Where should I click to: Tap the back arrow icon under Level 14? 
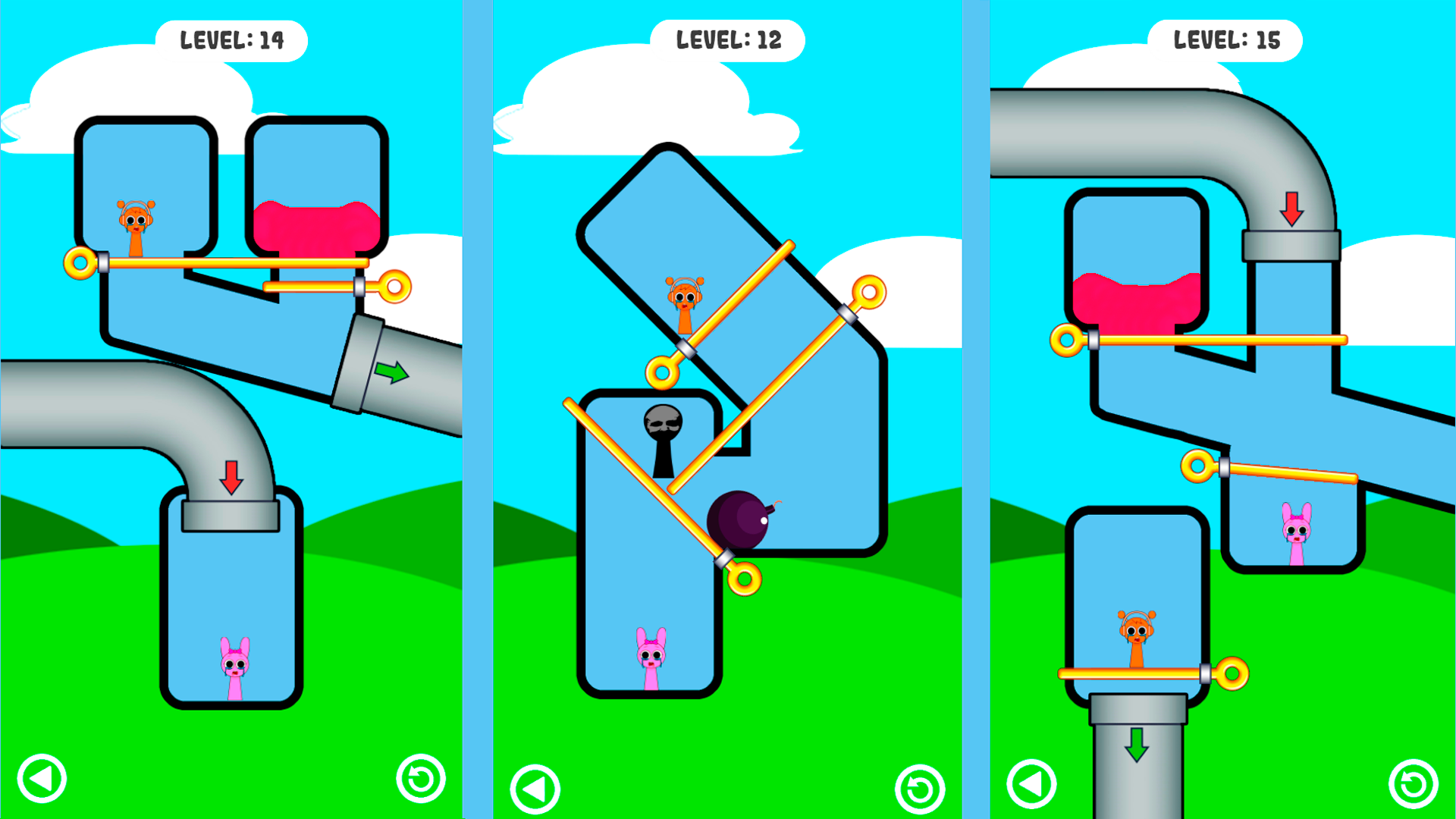[42, 778]
